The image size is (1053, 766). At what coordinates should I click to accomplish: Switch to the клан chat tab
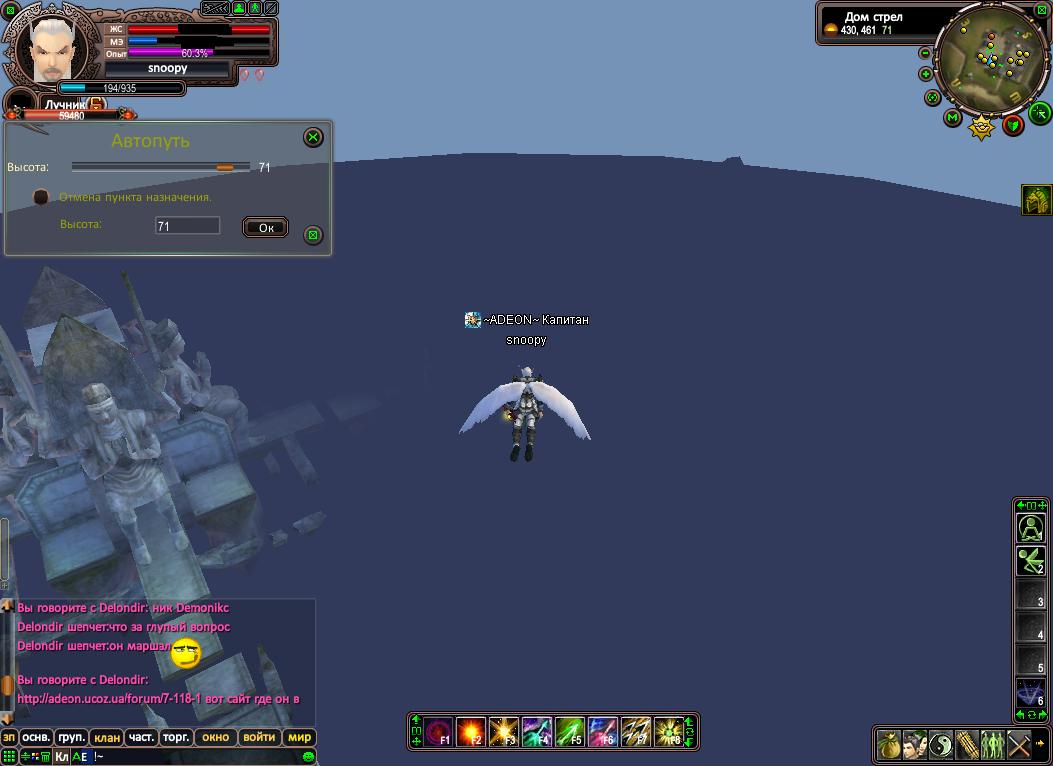(x=106, y=738)
